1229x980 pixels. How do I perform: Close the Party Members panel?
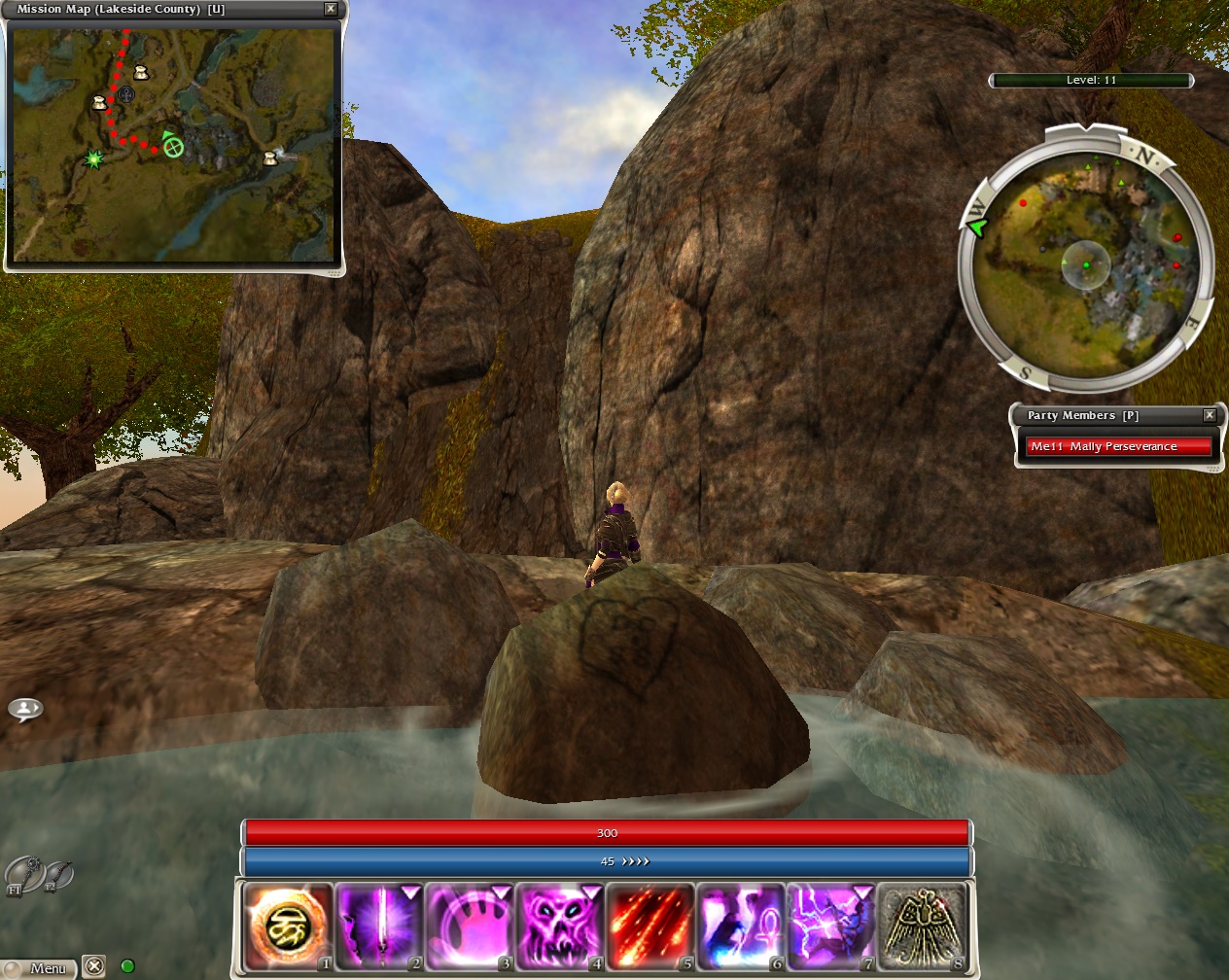click(x=1210, y=415)
